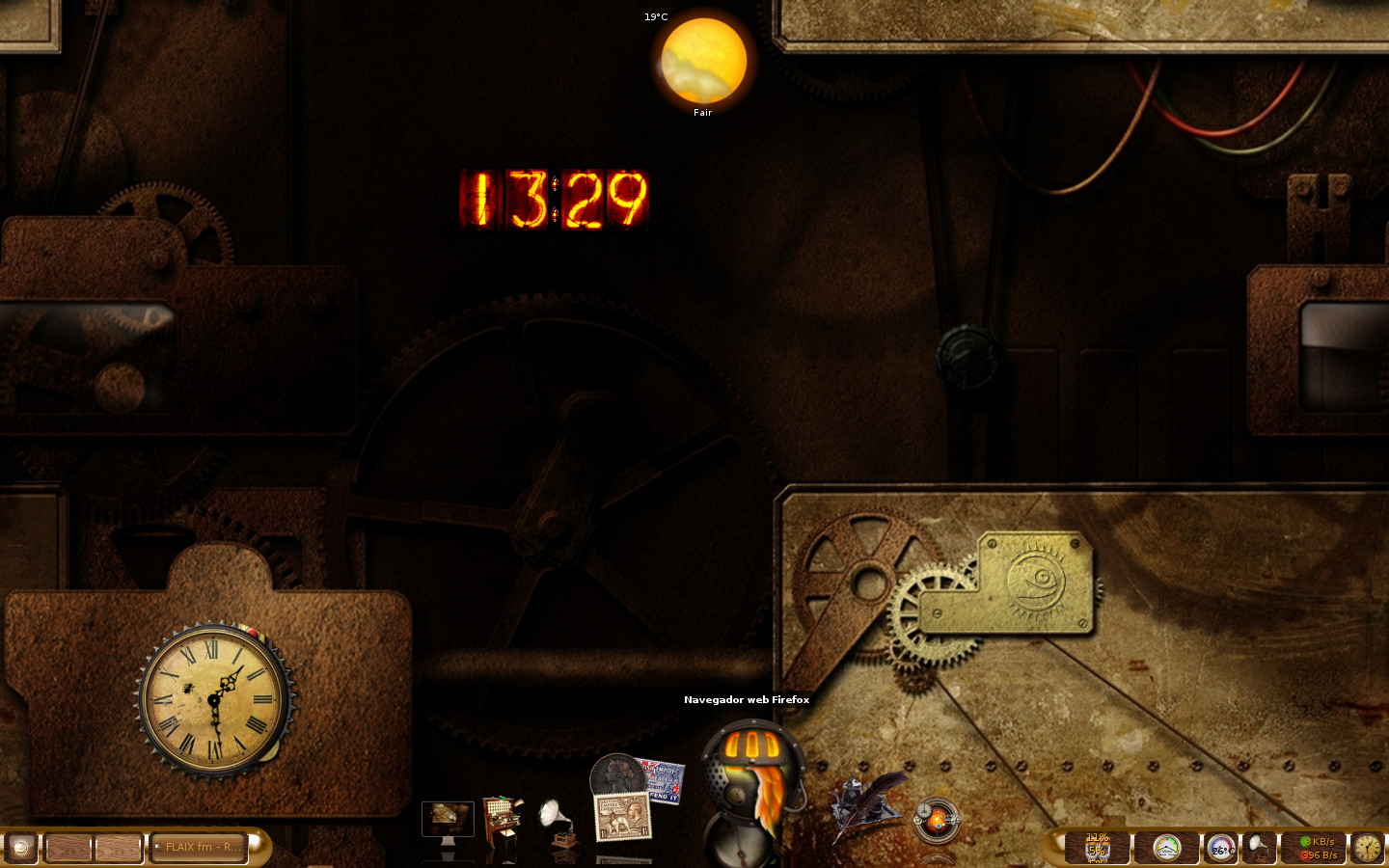Open the main menu launcher button
The width and height of the screenshot is (1389, 868).
click(20, 848)
